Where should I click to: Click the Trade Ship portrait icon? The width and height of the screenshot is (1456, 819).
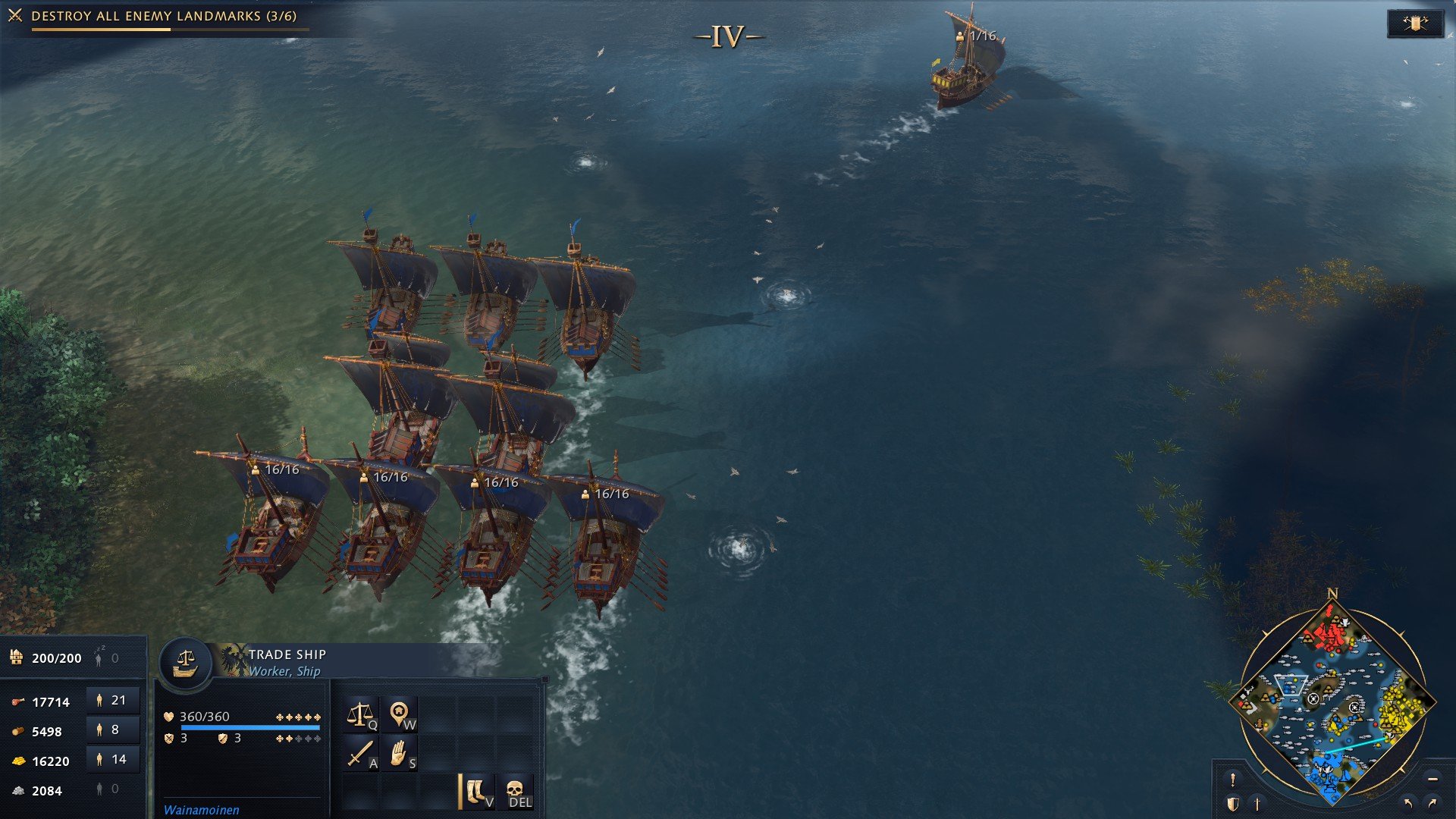(x=185, y=664)
